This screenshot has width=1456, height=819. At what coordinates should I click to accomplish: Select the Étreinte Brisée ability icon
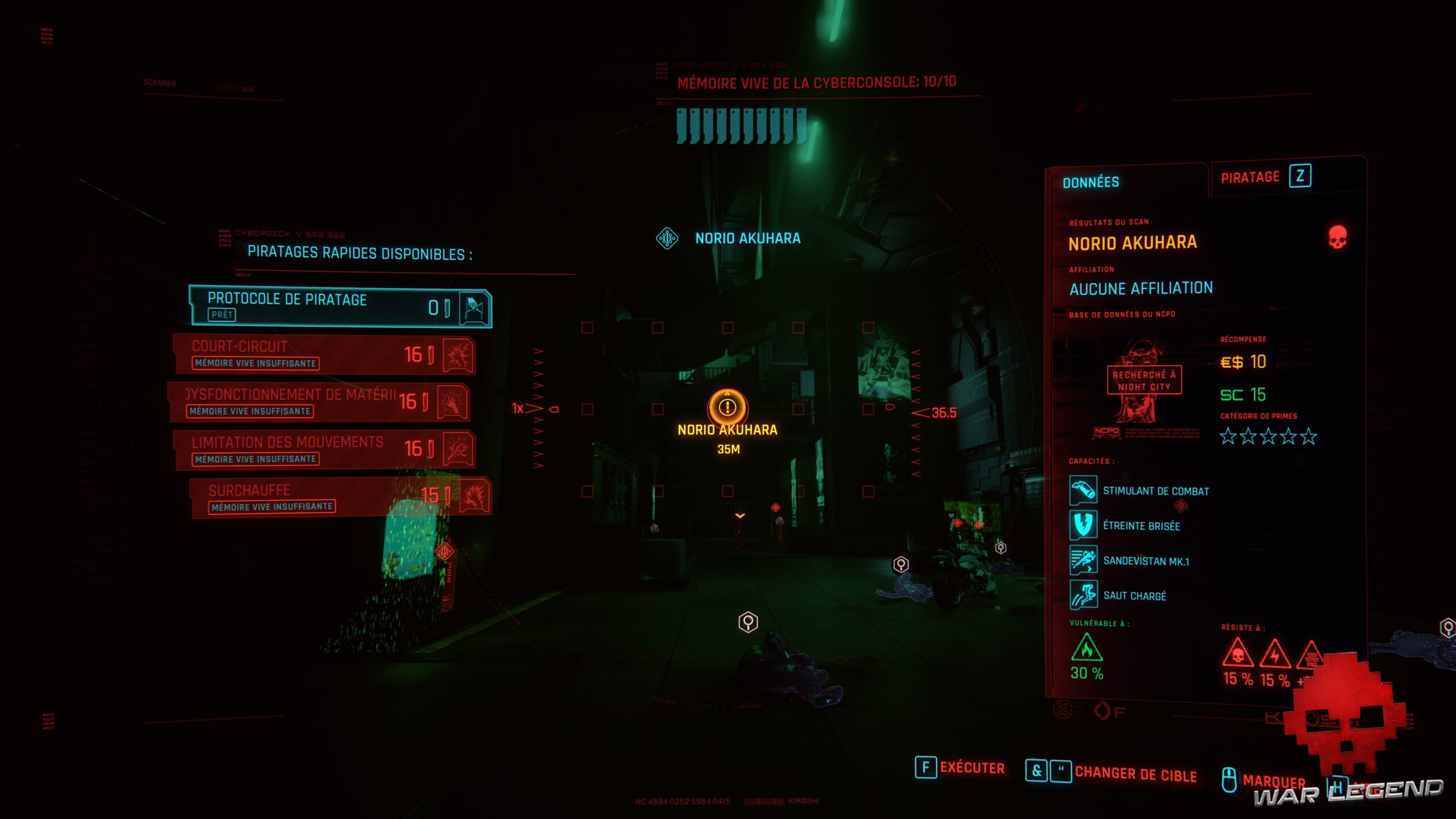[1083, 525]
